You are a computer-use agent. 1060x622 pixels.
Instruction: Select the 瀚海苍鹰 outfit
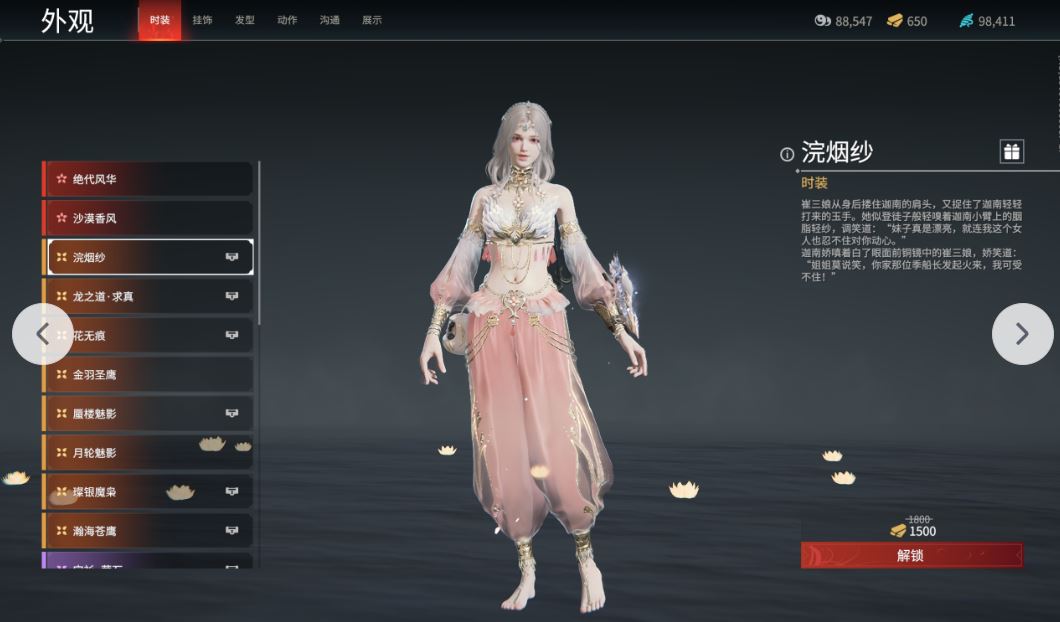tap(148, 530)
